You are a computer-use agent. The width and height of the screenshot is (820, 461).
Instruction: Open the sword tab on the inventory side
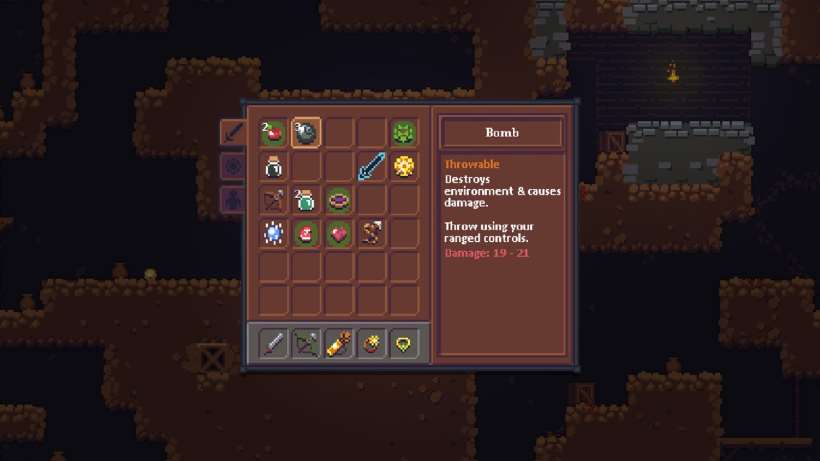coord(231,132)
